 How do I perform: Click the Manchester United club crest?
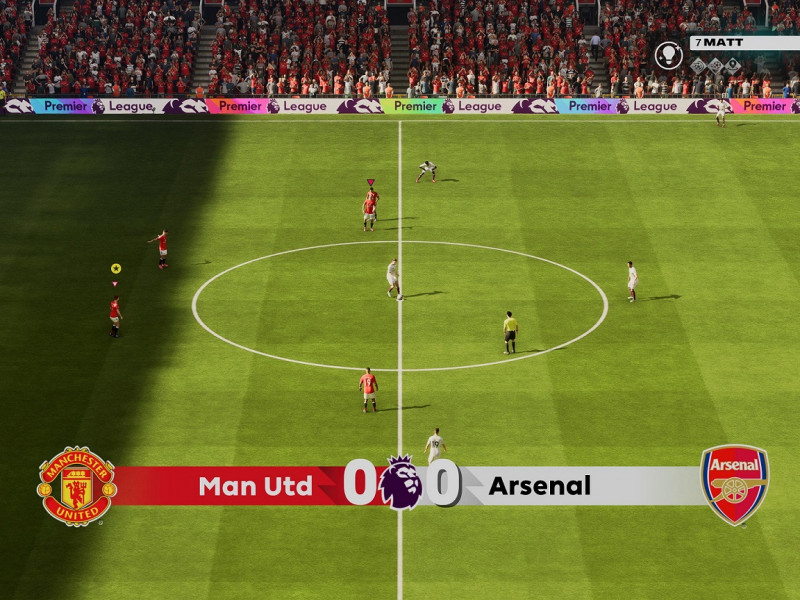tap(76, 487)
